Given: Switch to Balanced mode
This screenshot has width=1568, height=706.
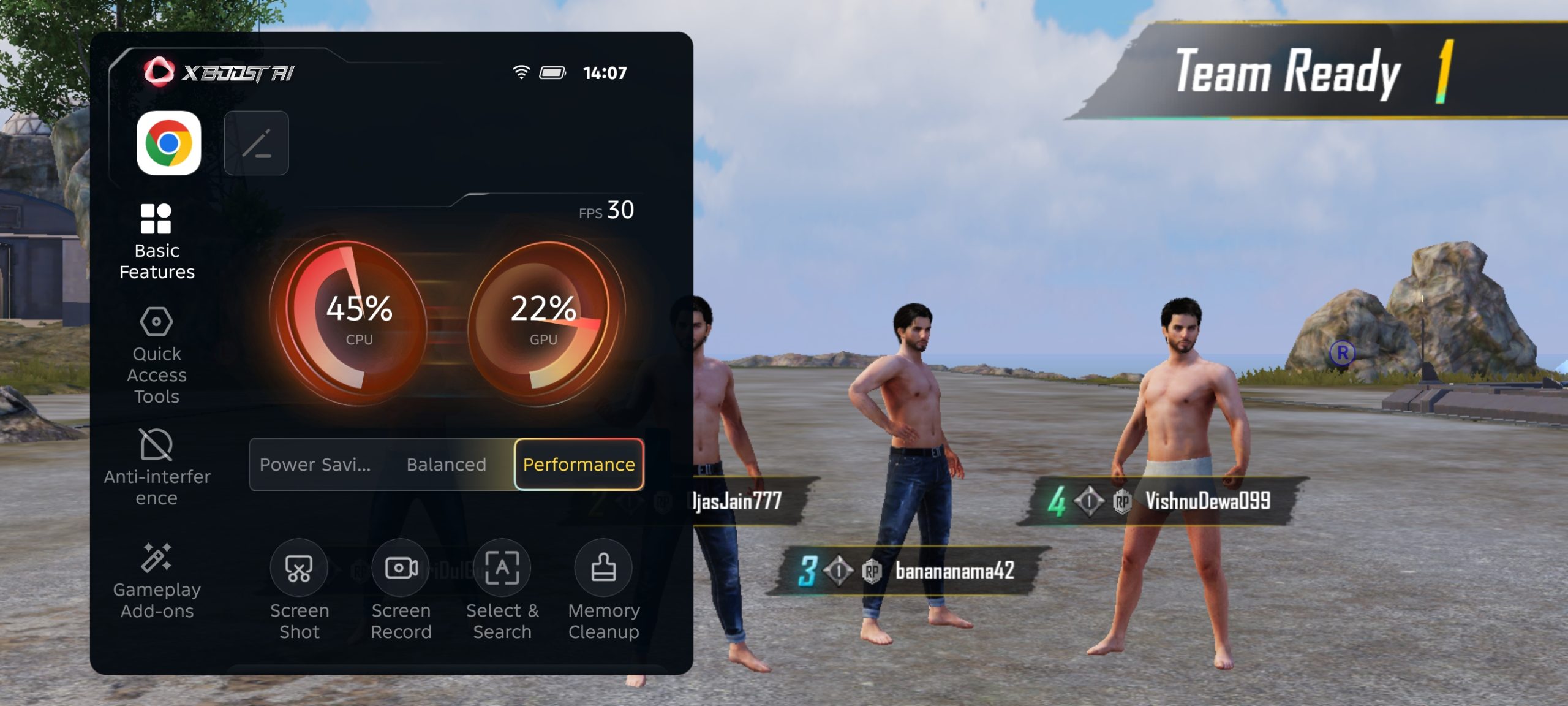Looking at the screenshot, I should point(446,465).
